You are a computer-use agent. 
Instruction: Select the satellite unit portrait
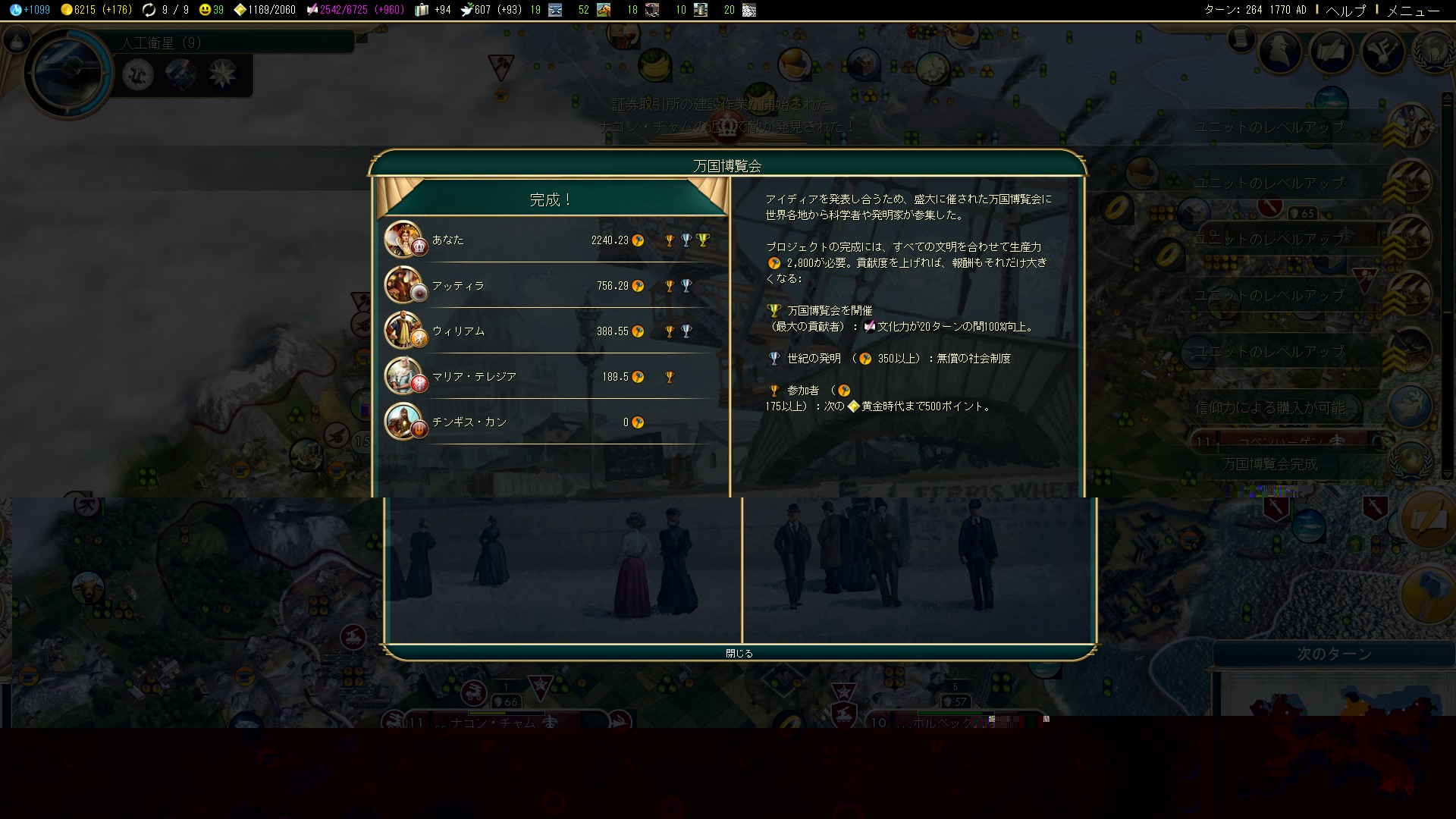coord(67,74)
